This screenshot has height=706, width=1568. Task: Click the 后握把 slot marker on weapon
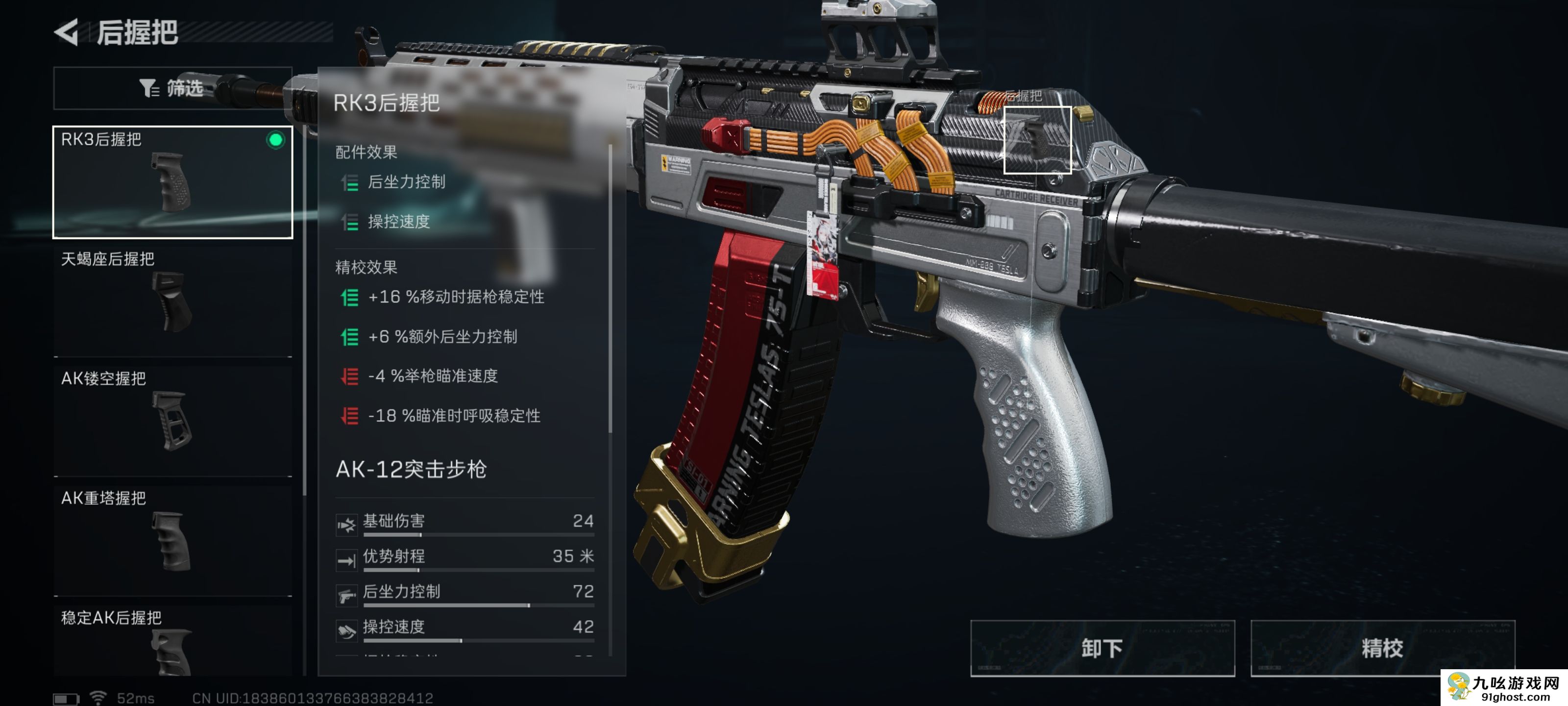tap(1037, 140)
